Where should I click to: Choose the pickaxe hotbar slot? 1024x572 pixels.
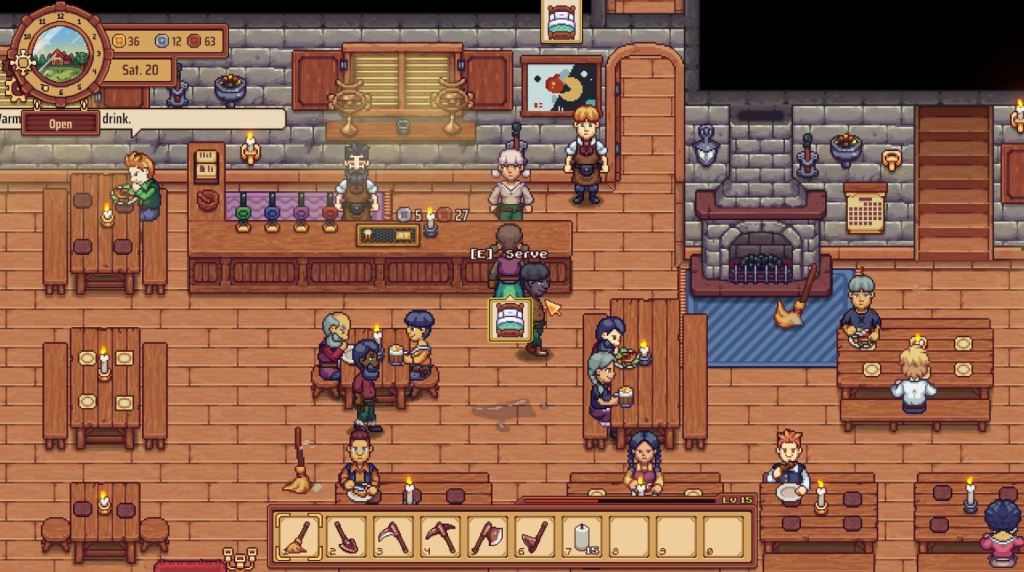440,536
